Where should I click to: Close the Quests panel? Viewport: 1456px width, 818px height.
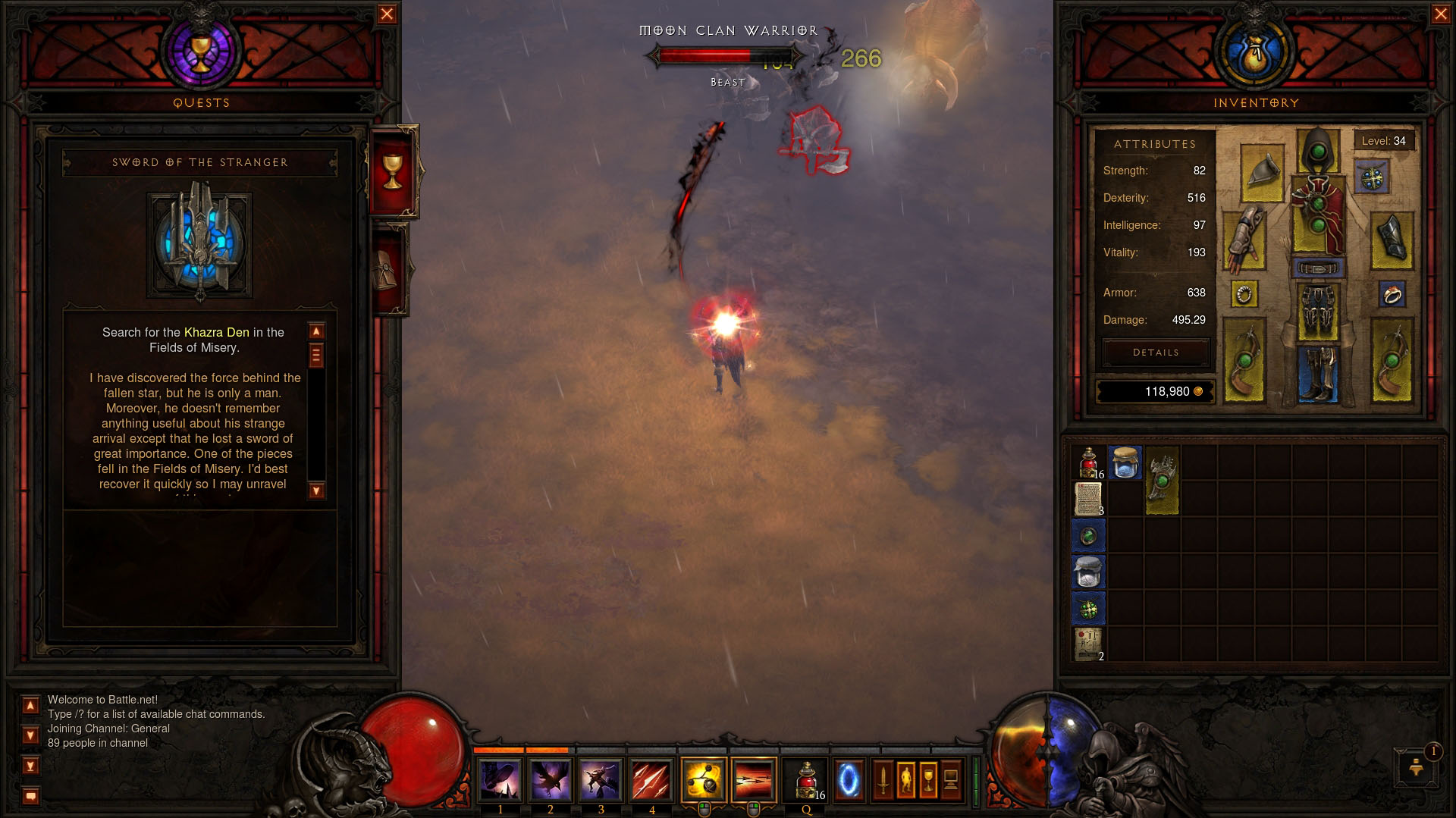pyautogui.click(x=387, y=14)
